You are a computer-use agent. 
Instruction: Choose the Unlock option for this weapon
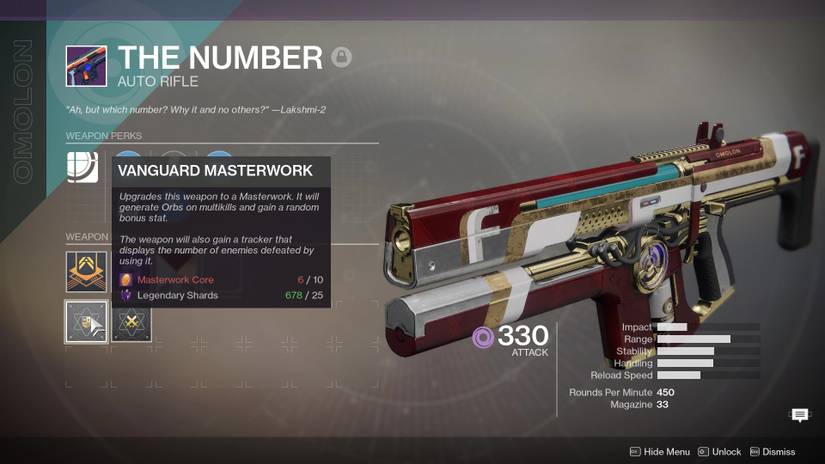click(x=720, y=452)
